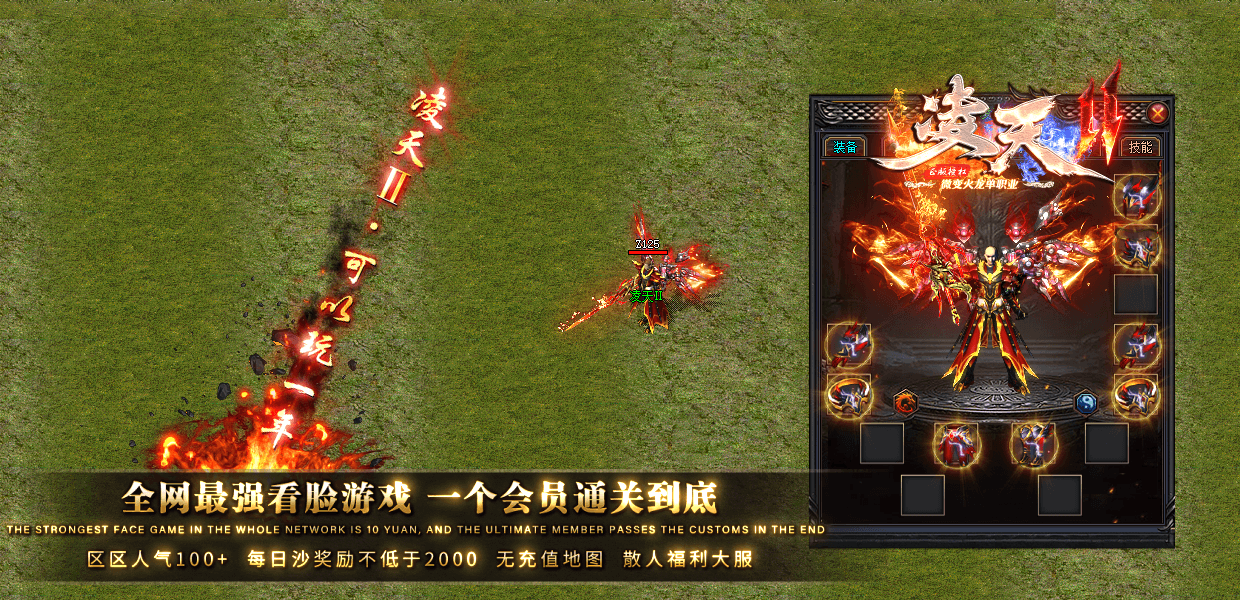Close the character equipment panel
Viewport: 1240px width, 600px height.
(x=1157, y=113)
